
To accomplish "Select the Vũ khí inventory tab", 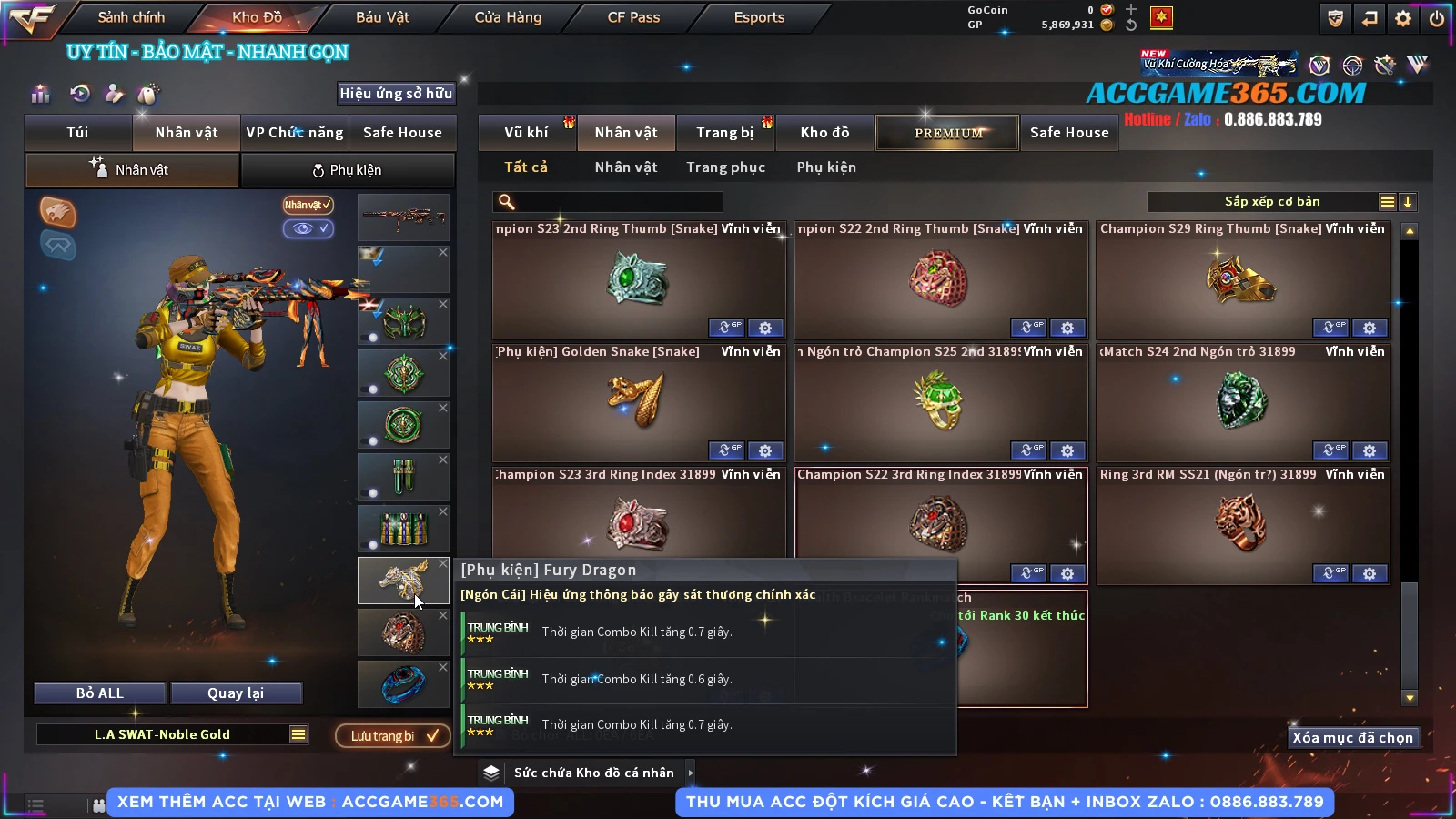I will pos(526,133).
